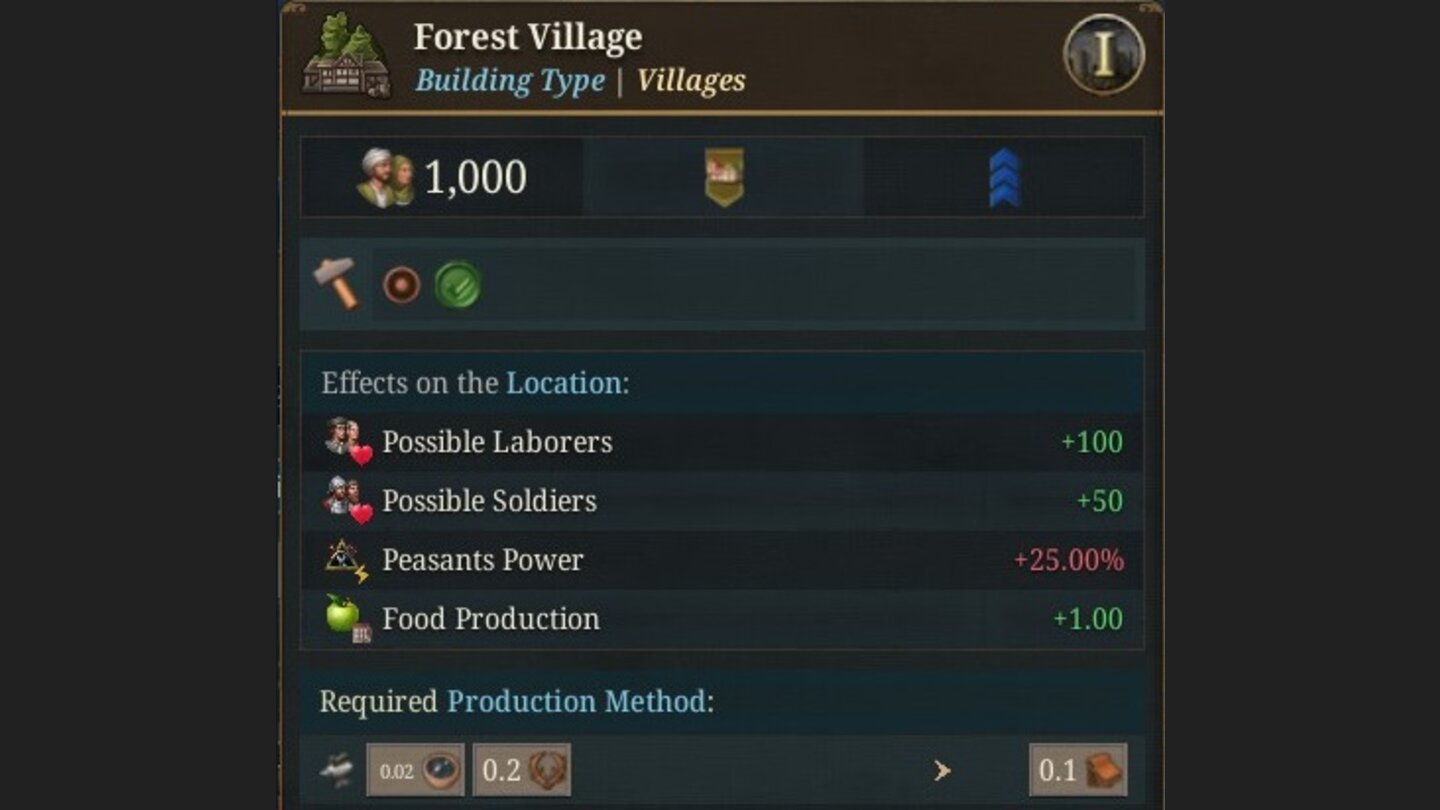Select the hammer construction icon
Screen dimensions: 1440x810
pos(337,285)
